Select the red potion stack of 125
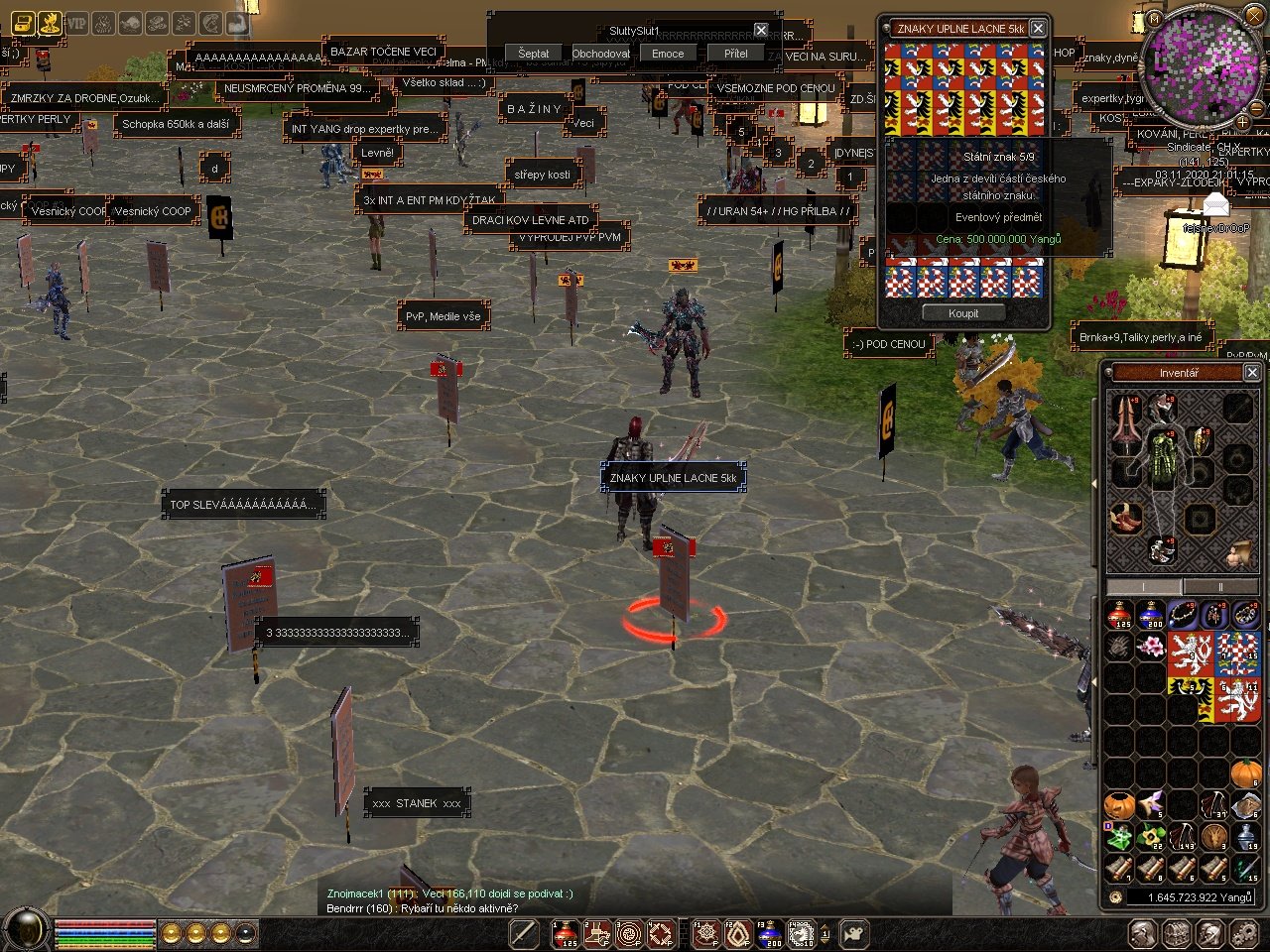Image resolution: width=1270 pixels, height=952 pixels. (x=1120, y=616)
